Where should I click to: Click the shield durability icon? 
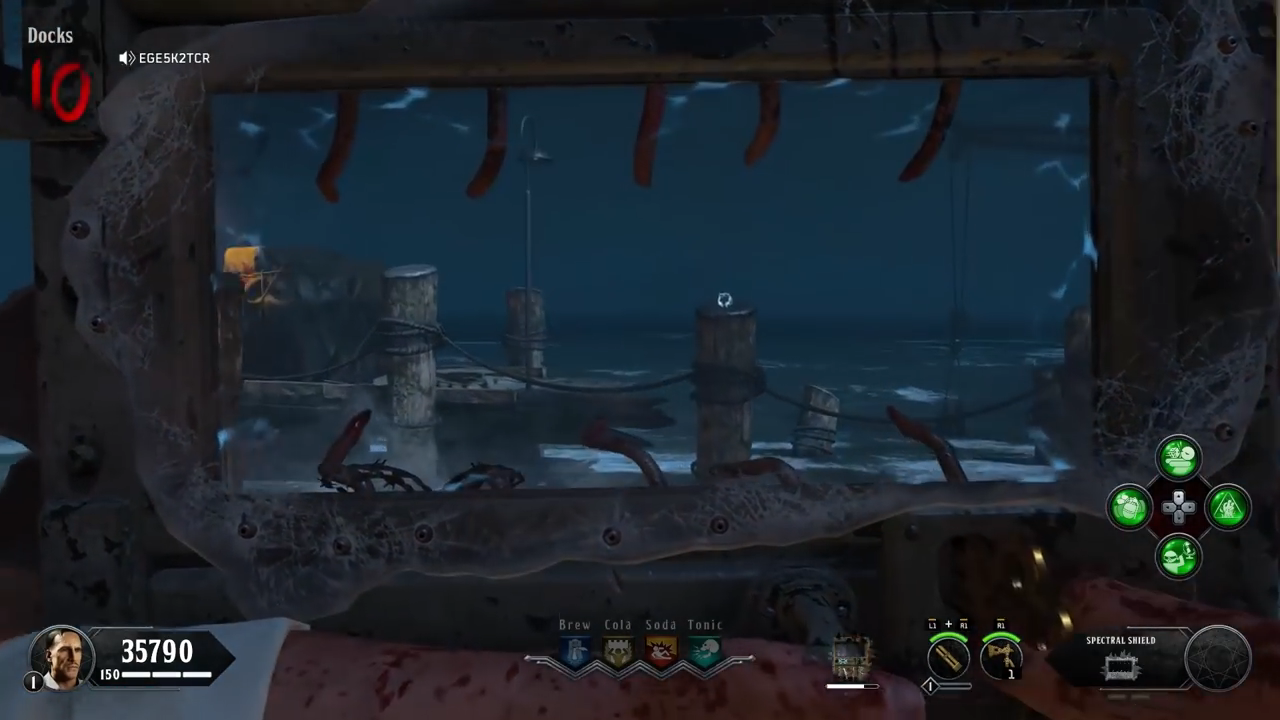tap(851, 657)
